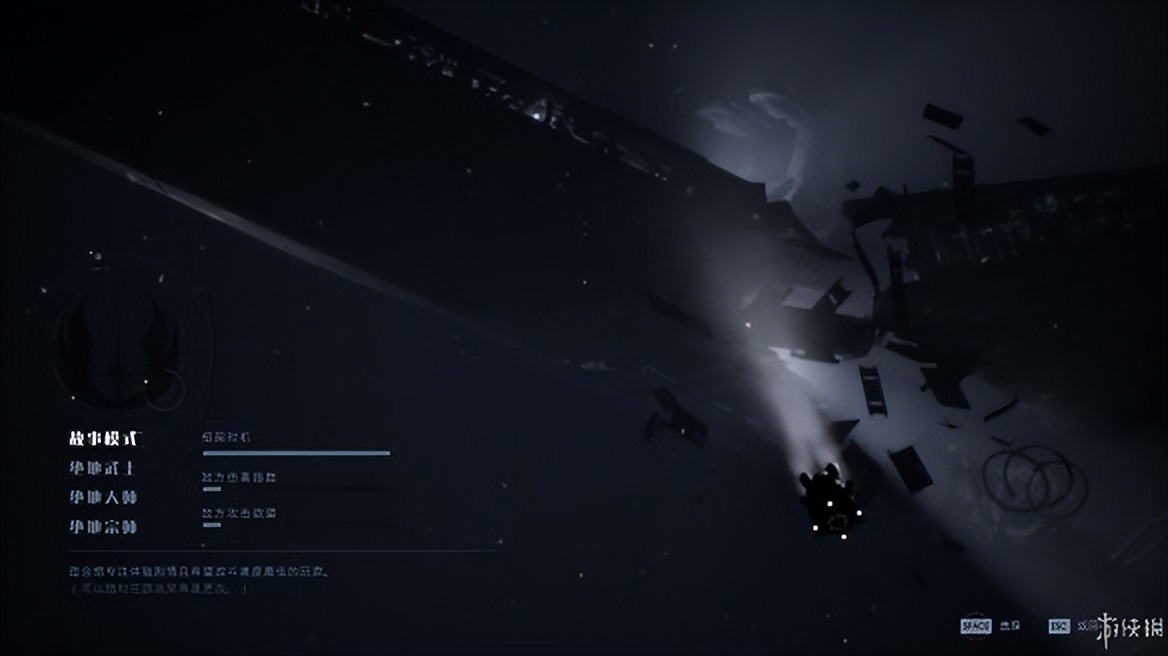This screenshot has width=1168, height=656.
Task: Select the 绝地宗师 (Jedi Grand Master) difficulty
Action: pos(102,526)
